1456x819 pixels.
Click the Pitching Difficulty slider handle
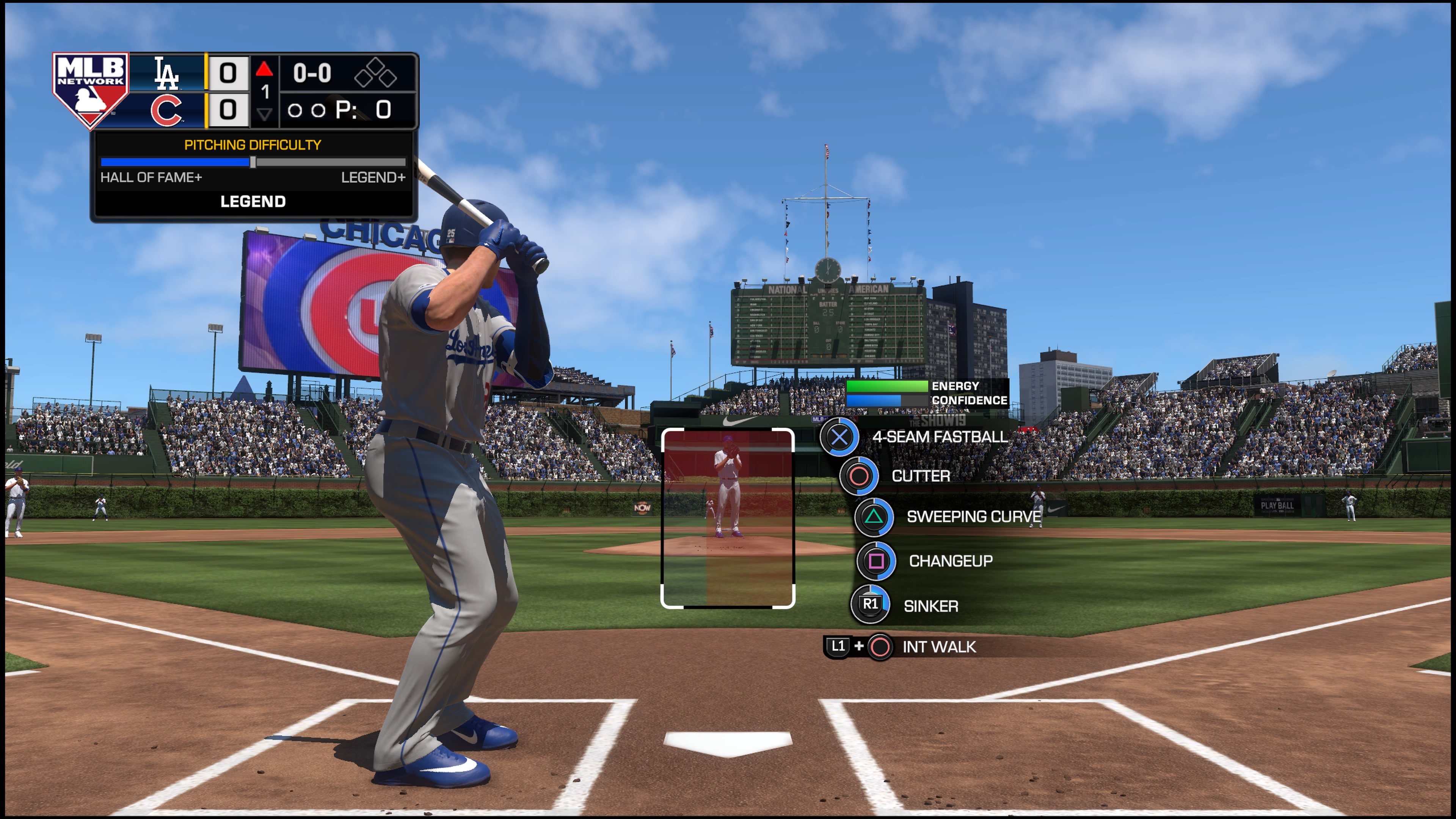click(x=253, y=163)
